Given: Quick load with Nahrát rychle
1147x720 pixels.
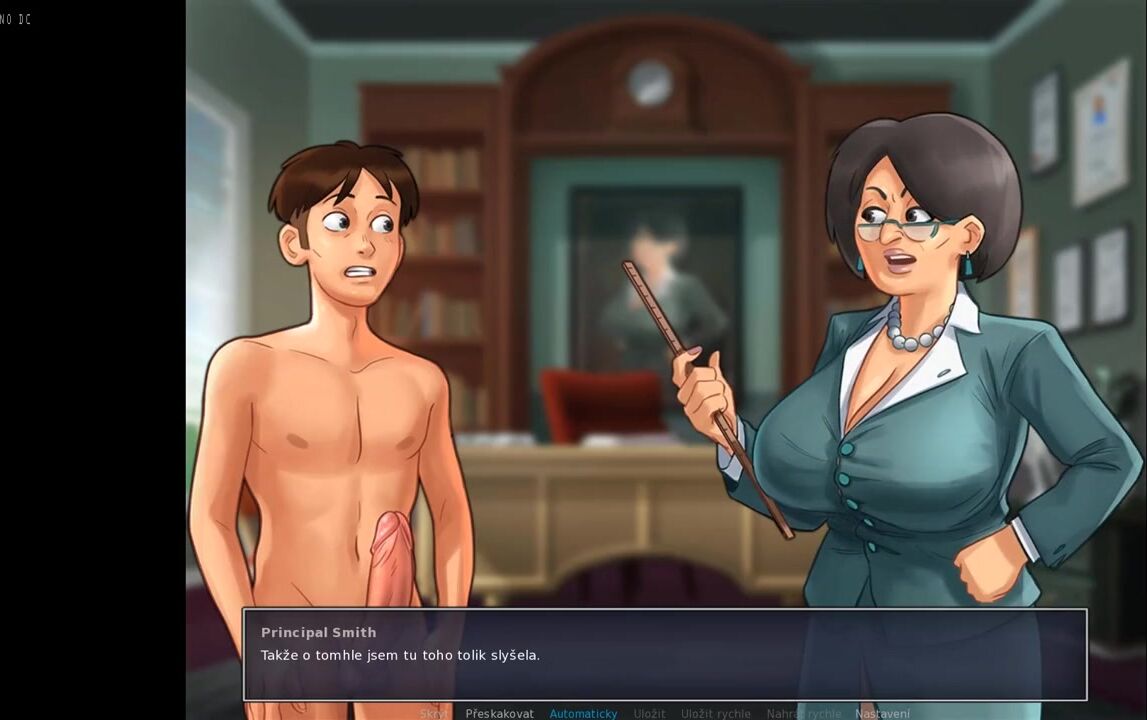Looking at the screenshot, I should tap(803, 714).
